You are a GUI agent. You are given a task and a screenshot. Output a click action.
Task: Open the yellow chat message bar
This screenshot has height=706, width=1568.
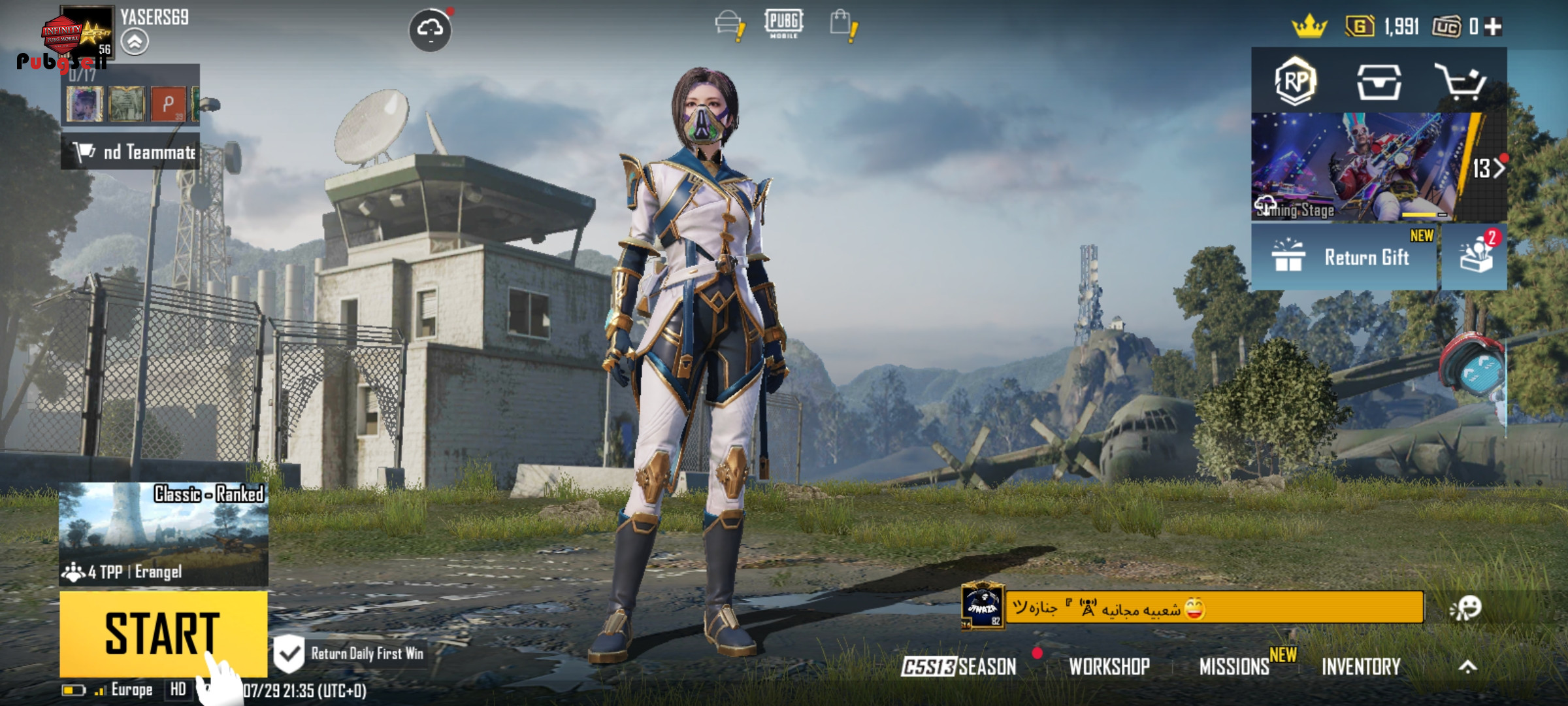click(x=1214, y=608)
